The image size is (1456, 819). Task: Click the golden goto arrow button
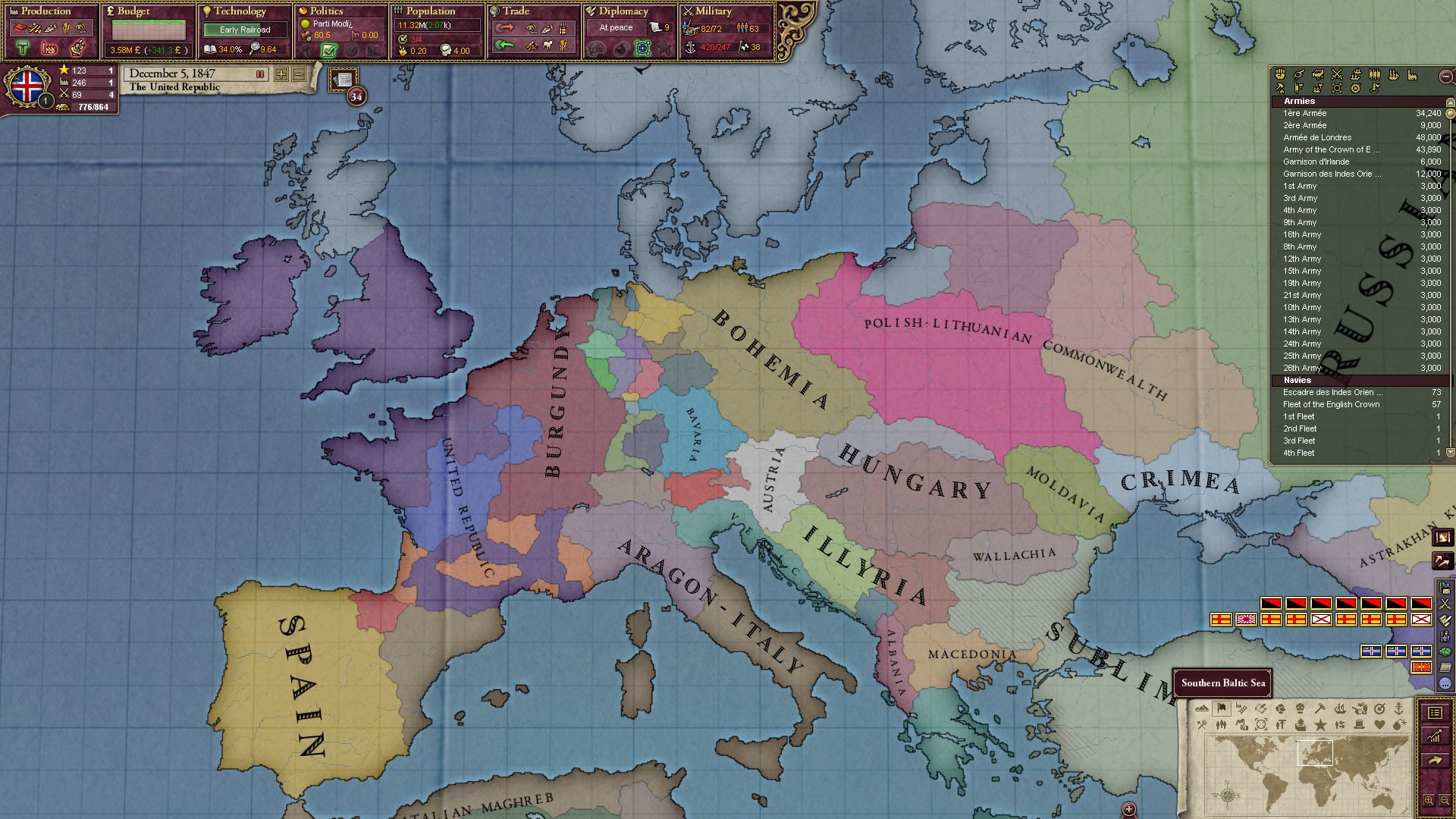point(1435,760)
